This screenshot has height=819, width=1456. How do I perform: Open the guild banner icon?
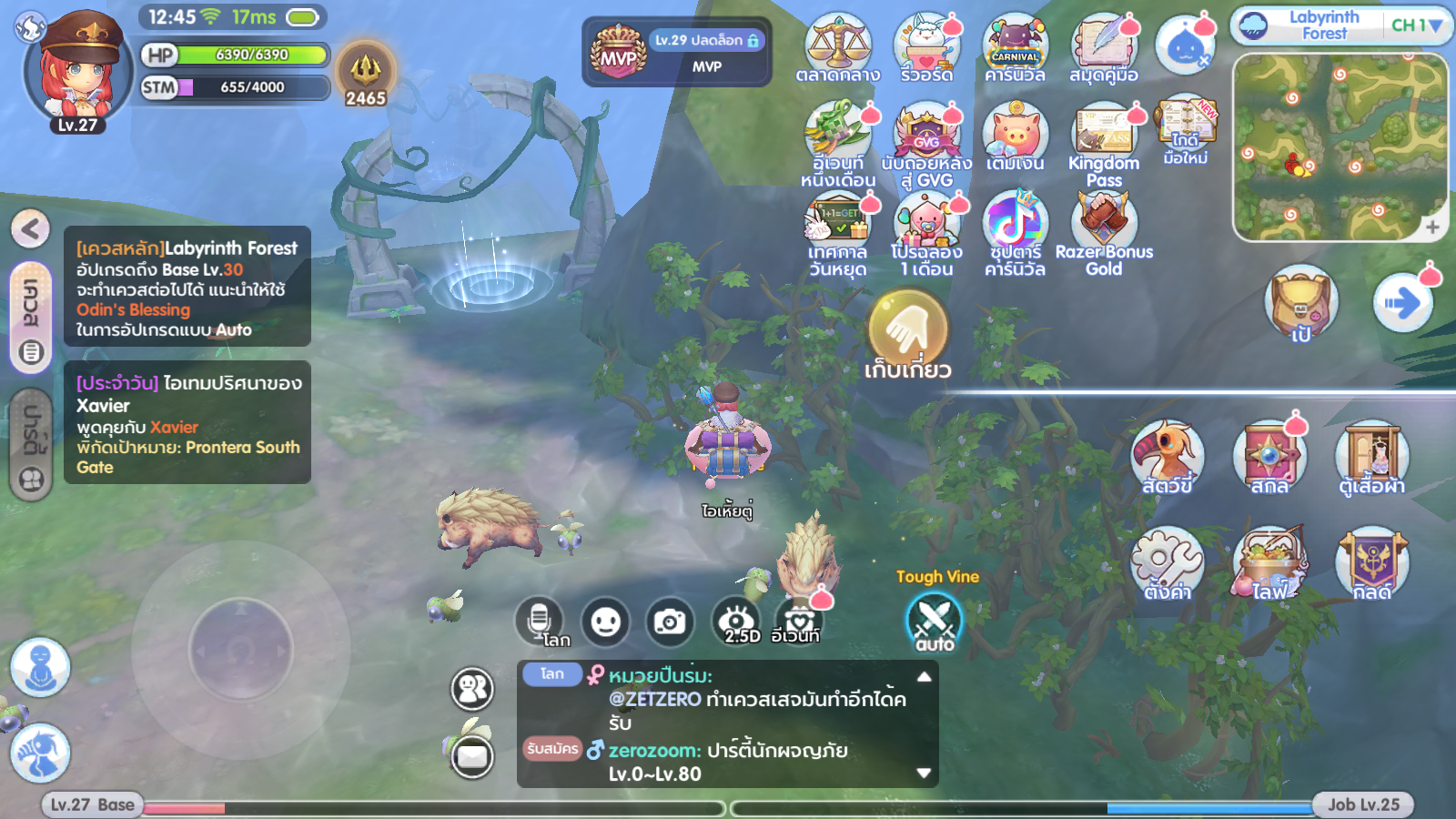coord(1371,561)
